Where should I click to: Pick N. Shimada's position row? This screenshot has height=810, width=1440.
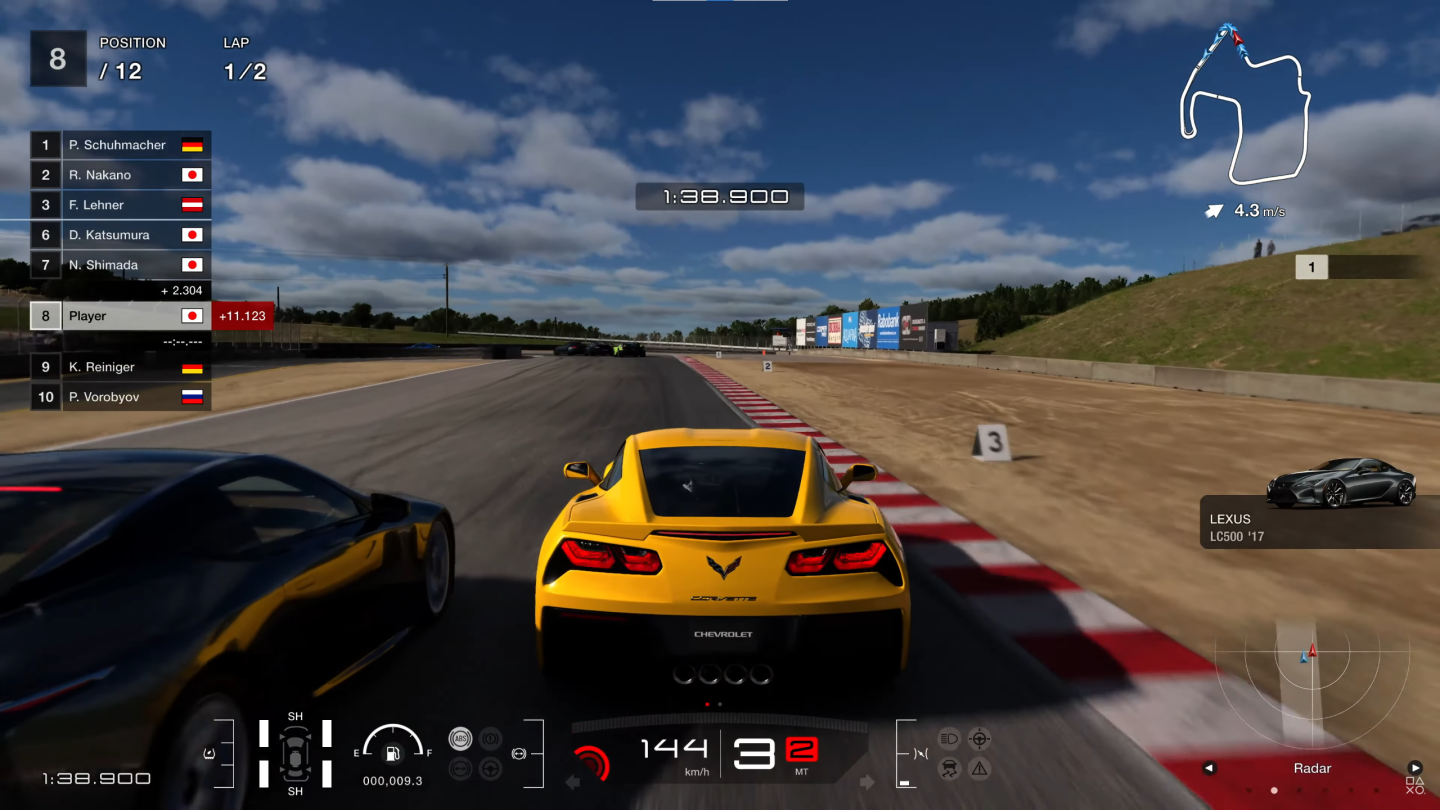120,265
